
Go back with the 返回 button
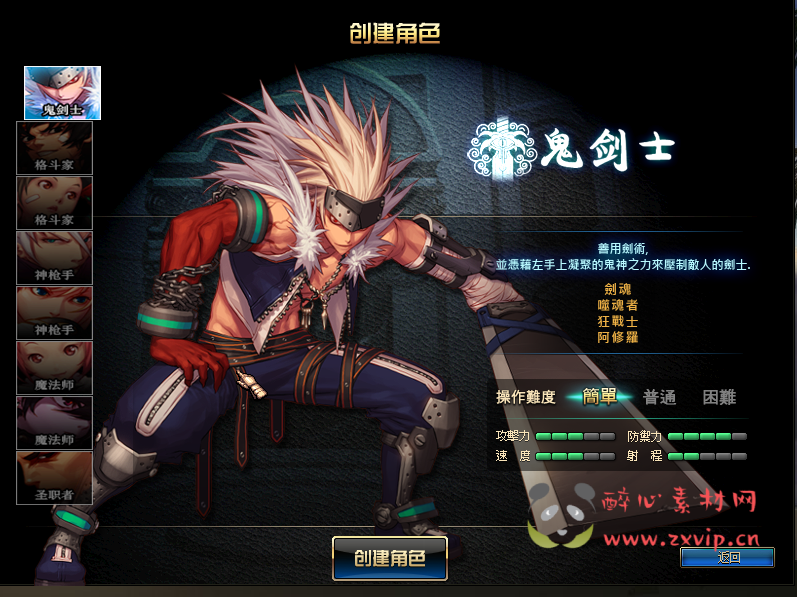coord(727,558)
